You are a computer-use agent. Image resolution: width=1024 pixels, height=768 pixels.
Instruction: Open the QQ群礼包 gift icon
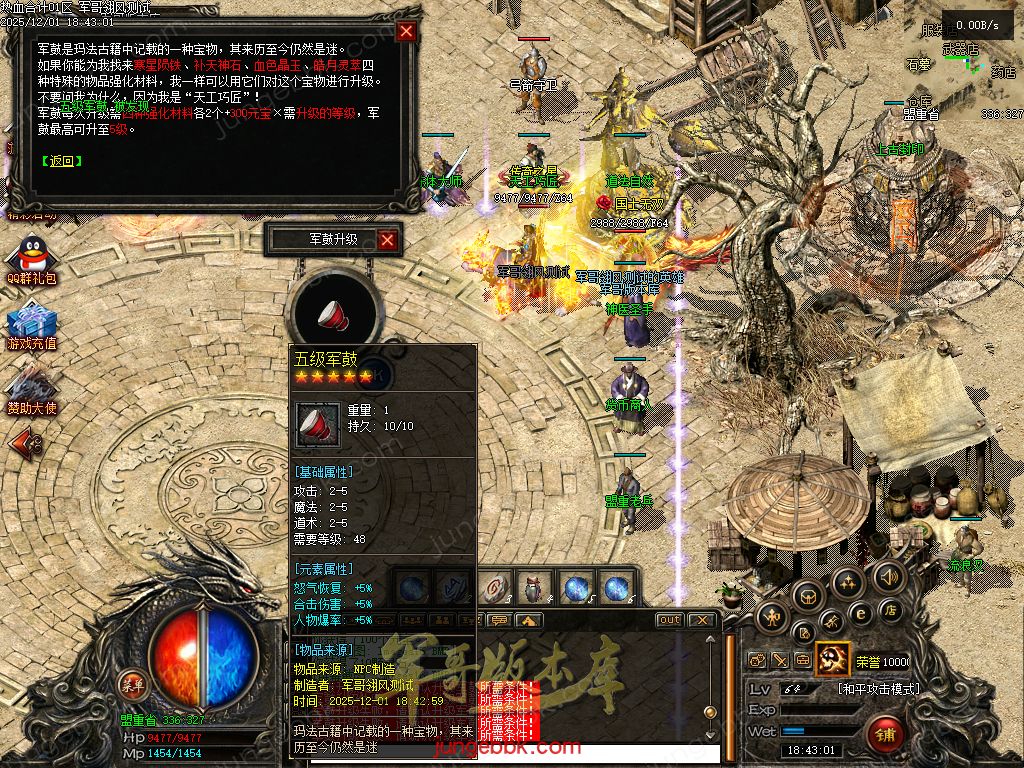tap(32, 255)
